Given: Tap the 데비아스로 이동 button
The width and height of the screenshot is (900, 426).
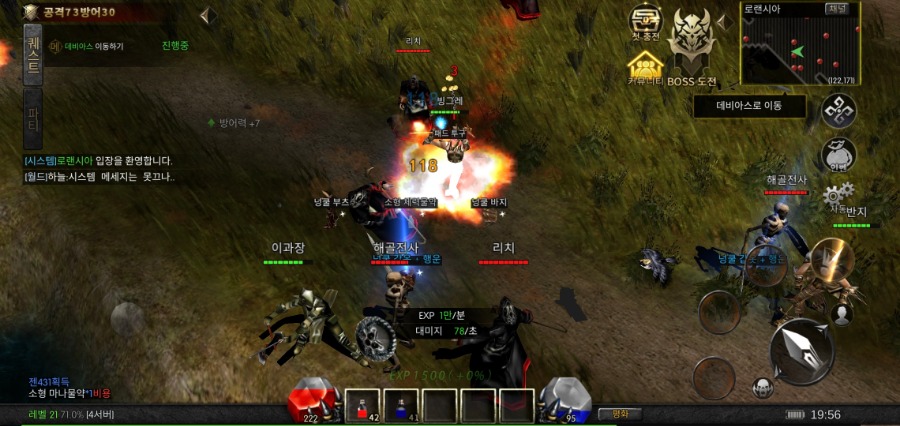Looking at the screenshot, I should pos(749,105).
